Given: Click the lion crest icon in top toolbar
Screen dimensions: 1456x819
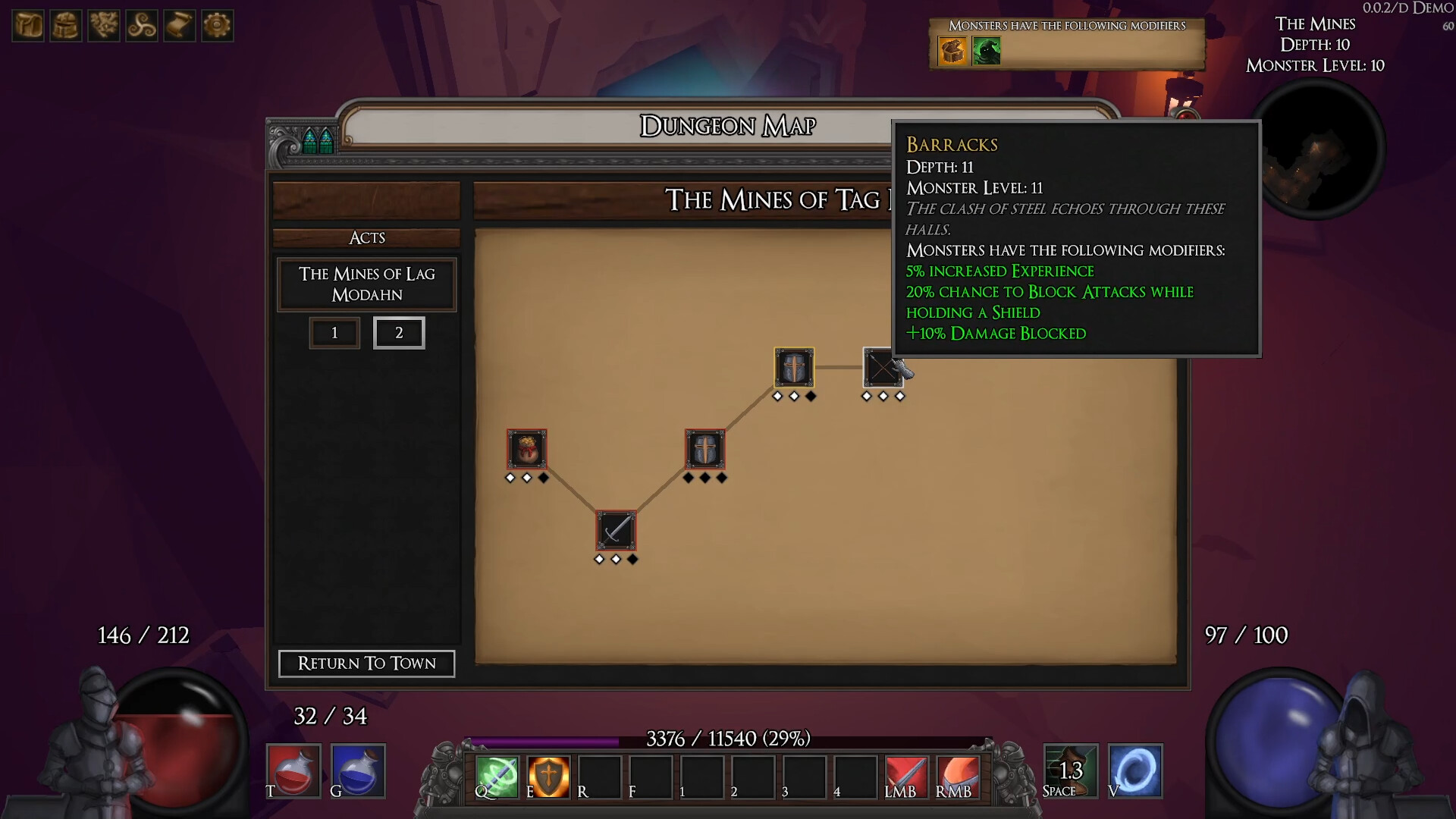Looking at the screenshot, I should 104,25.
